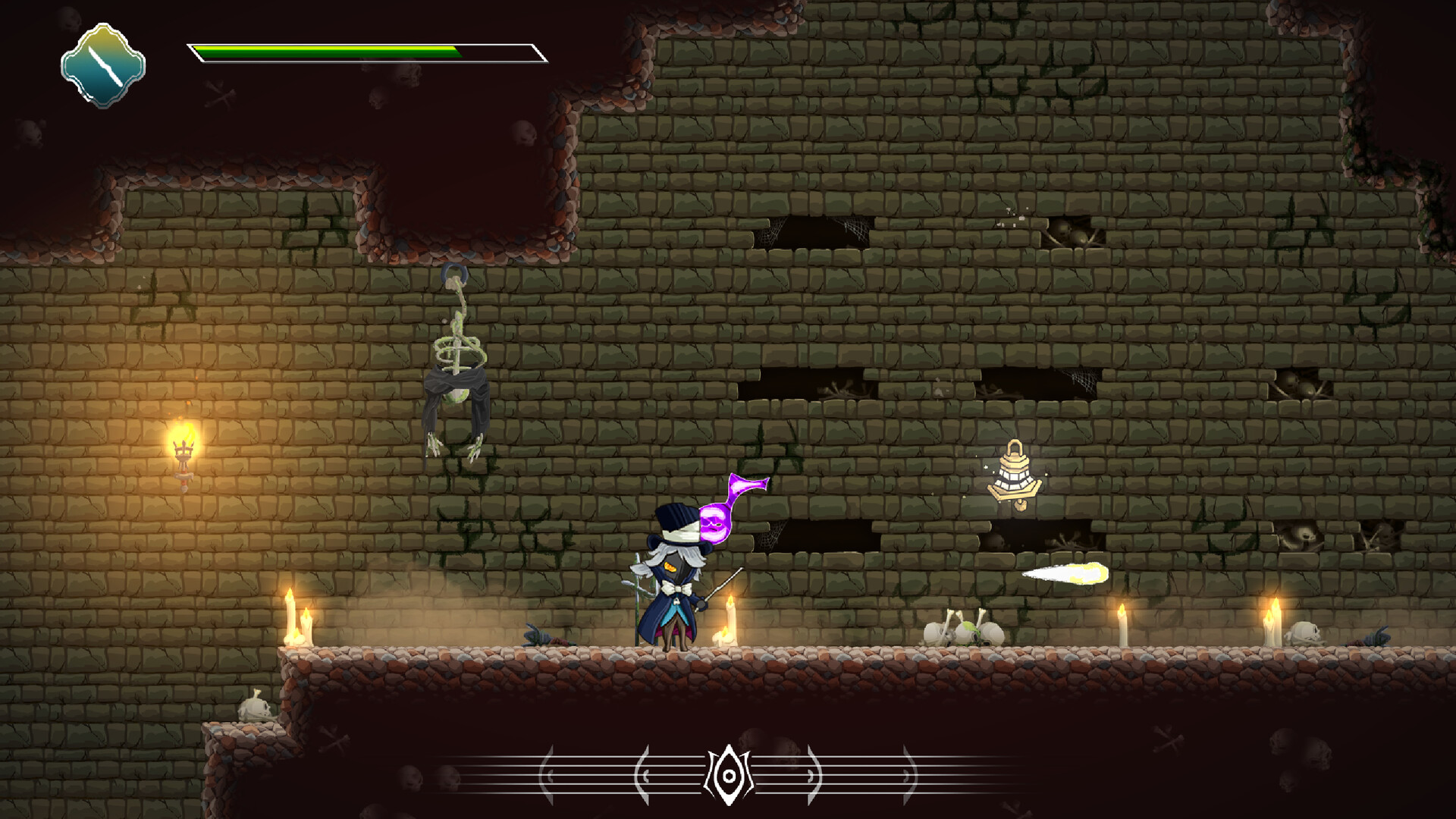This screenshot has width=1456, height=819.
Task: Click the eye-shaped beat marker on rhythm bar
Action: [728, 775]
